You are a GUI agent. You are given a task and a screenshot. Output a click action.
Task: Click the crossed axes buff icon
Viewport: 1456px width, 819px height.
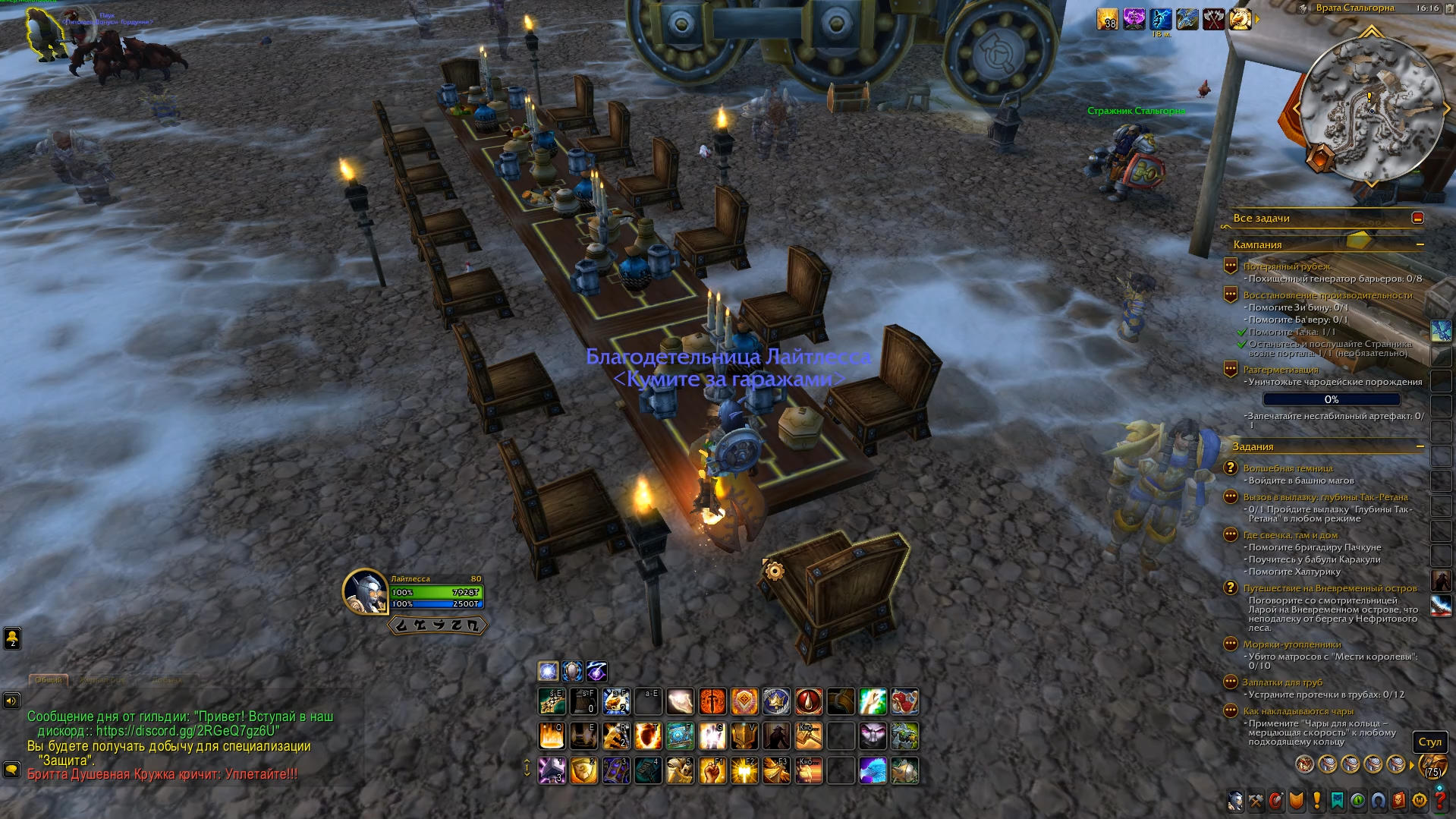1214,19
